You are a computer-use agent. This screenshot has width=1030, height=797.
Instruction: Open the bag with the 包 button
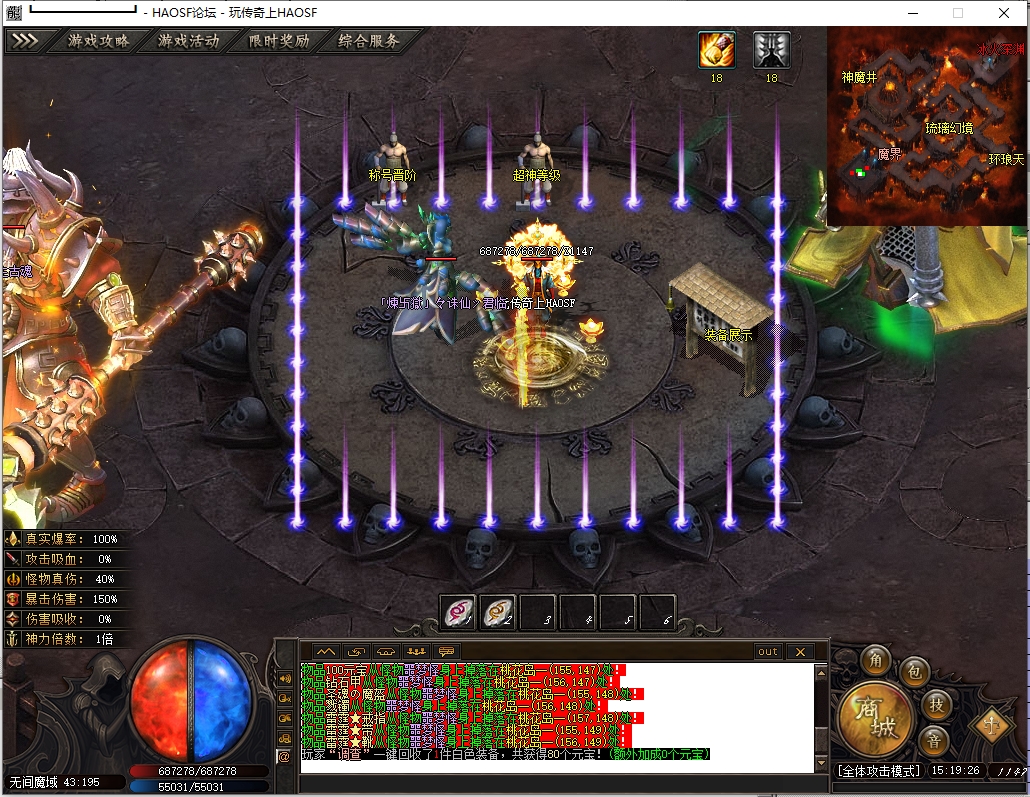(x=914, y=671)
